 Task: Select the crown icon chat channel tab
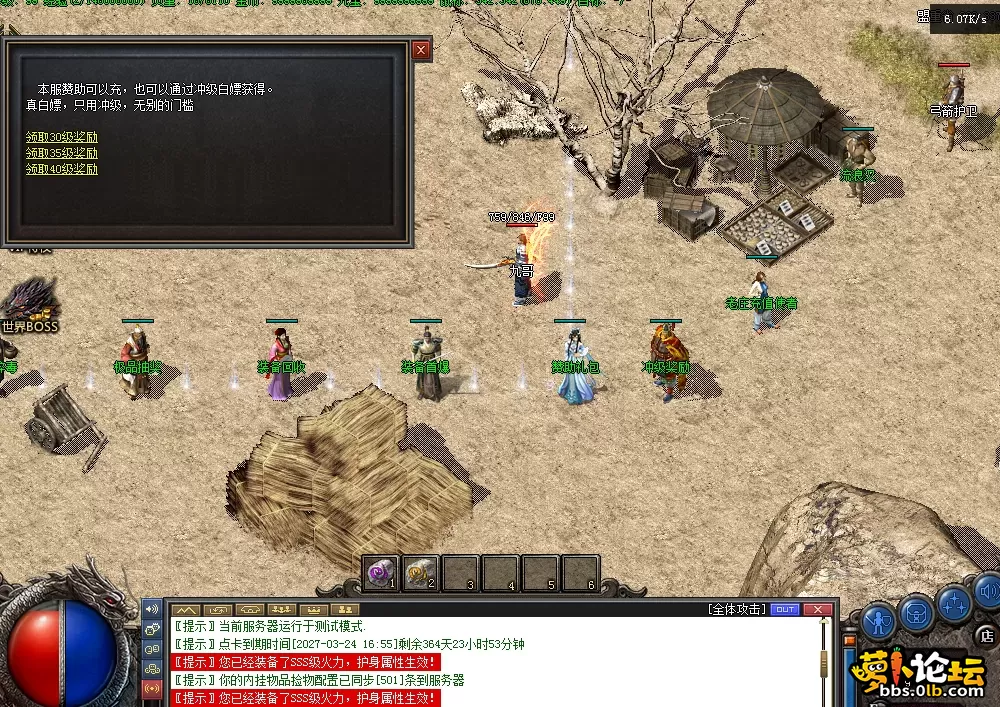tap(314, 609)
